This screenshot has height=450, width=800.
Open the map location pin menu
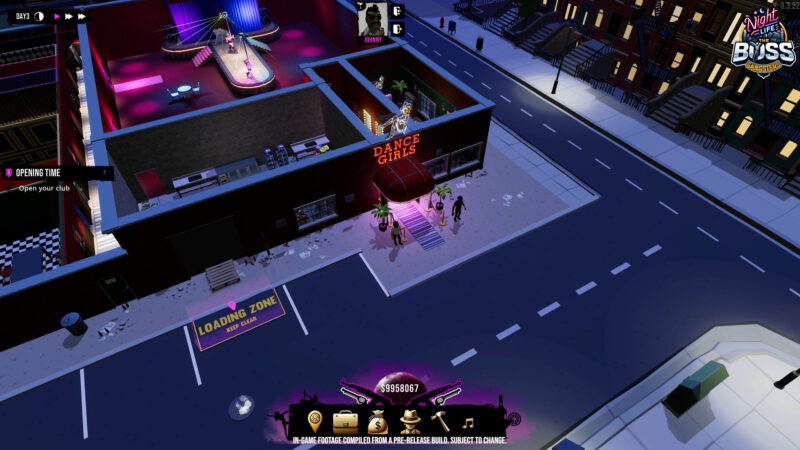315,420
